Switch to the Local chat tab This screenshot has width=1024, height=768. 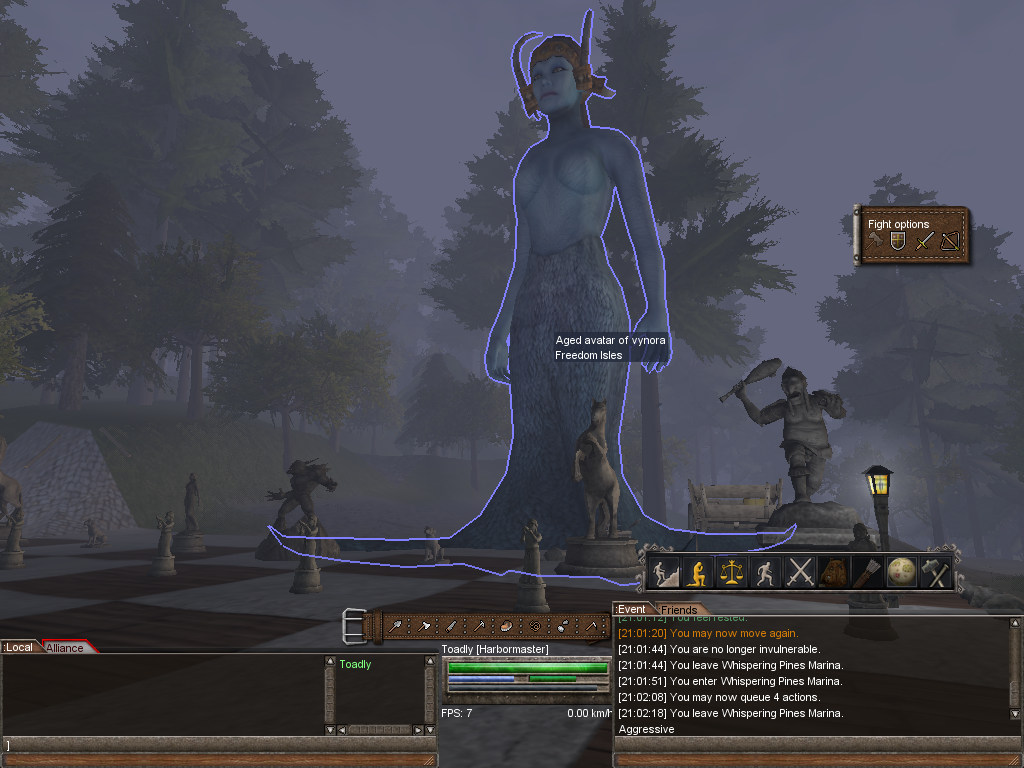[20, 647]
